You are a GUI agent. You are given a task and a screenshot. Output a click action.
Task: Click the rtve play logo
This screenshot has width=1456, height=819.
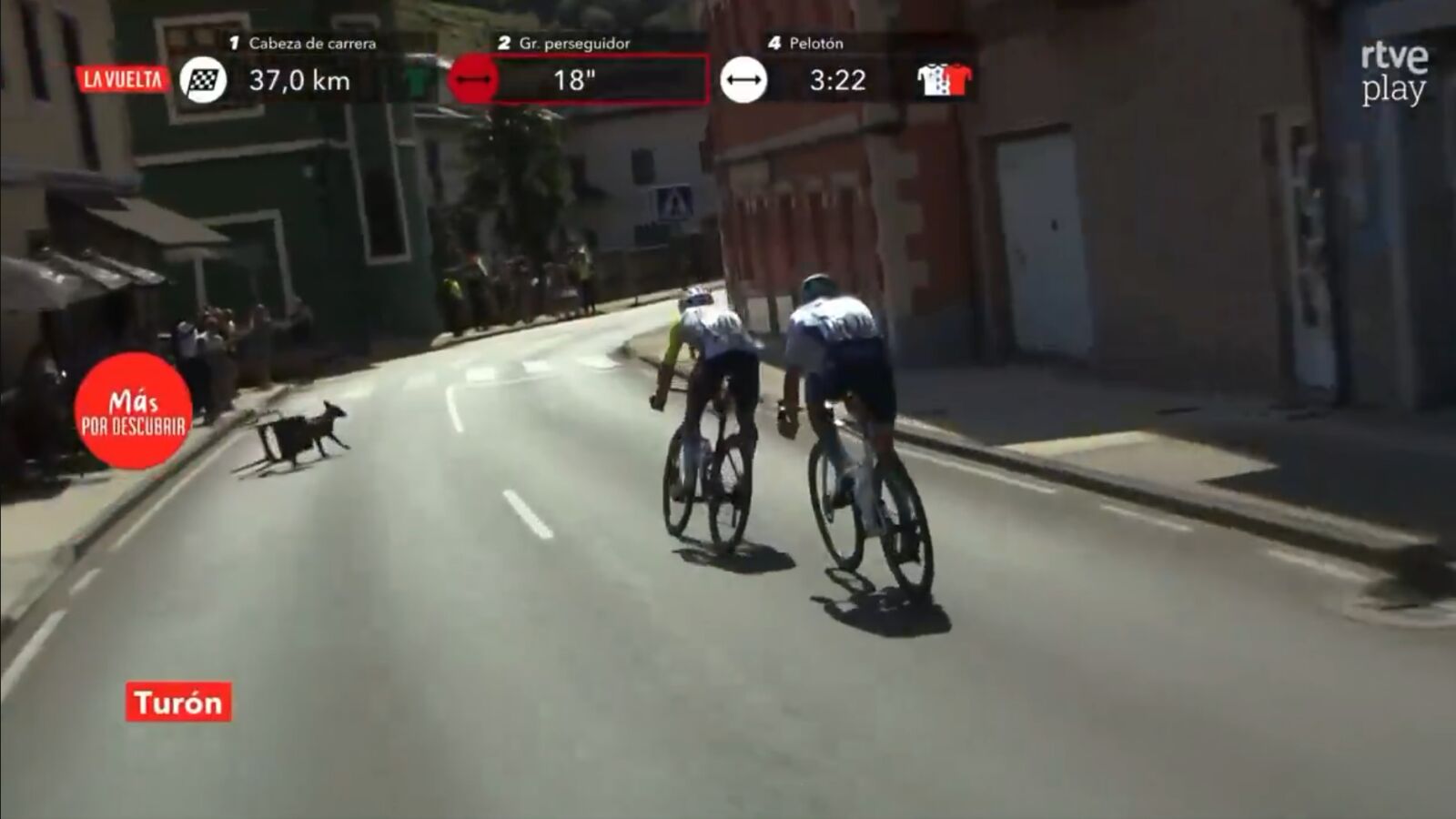(1393, 73)
